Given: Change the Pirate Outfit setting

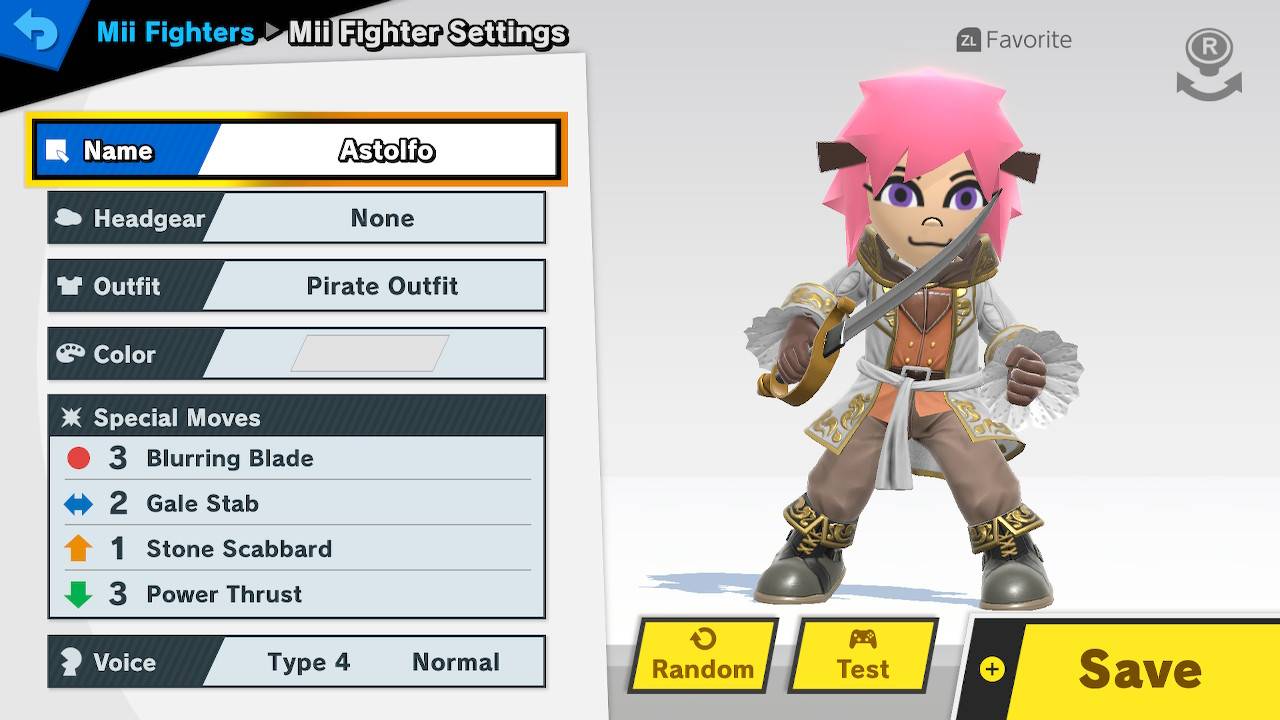Looking at the screenshot, I should pos(296,286).
